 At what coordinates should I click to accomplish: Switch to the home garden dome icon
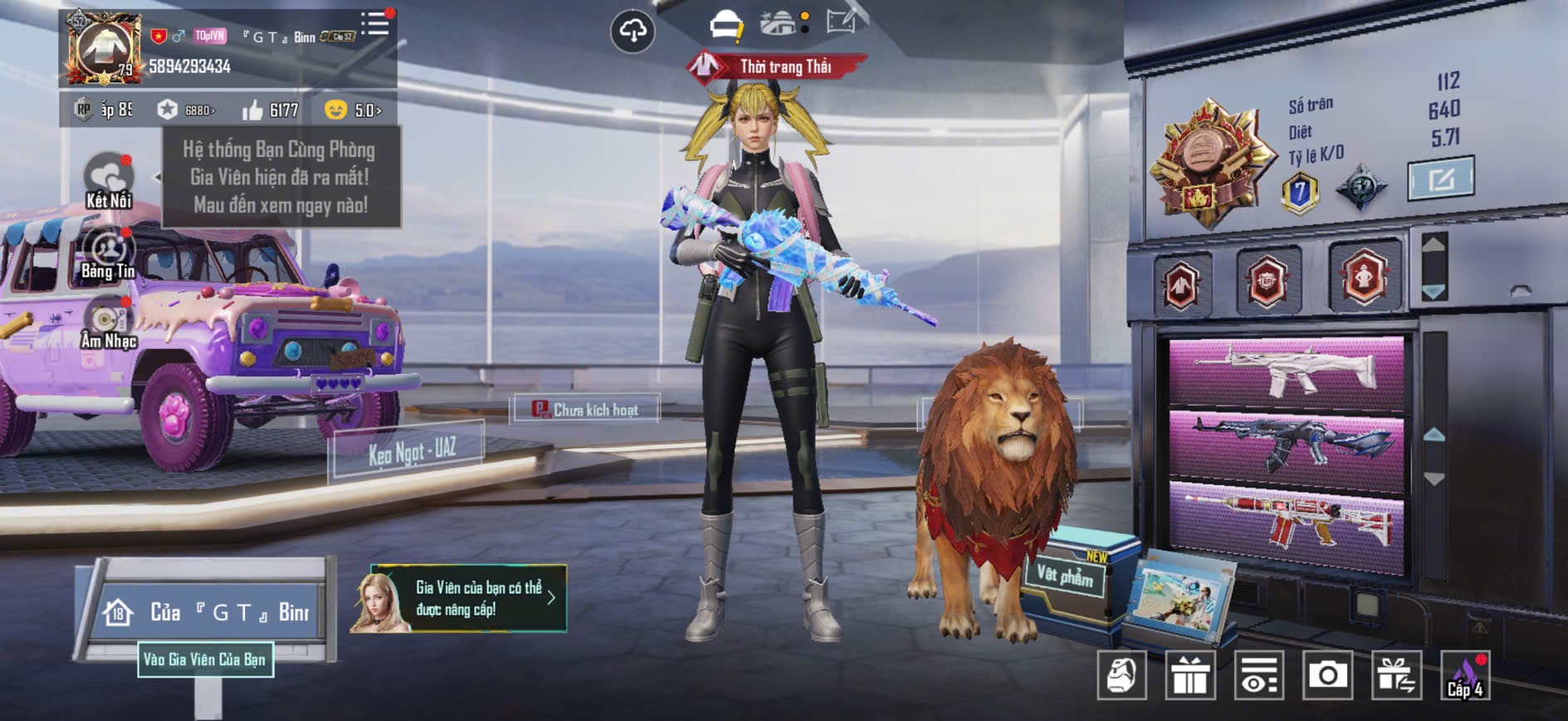click(779, 23)
